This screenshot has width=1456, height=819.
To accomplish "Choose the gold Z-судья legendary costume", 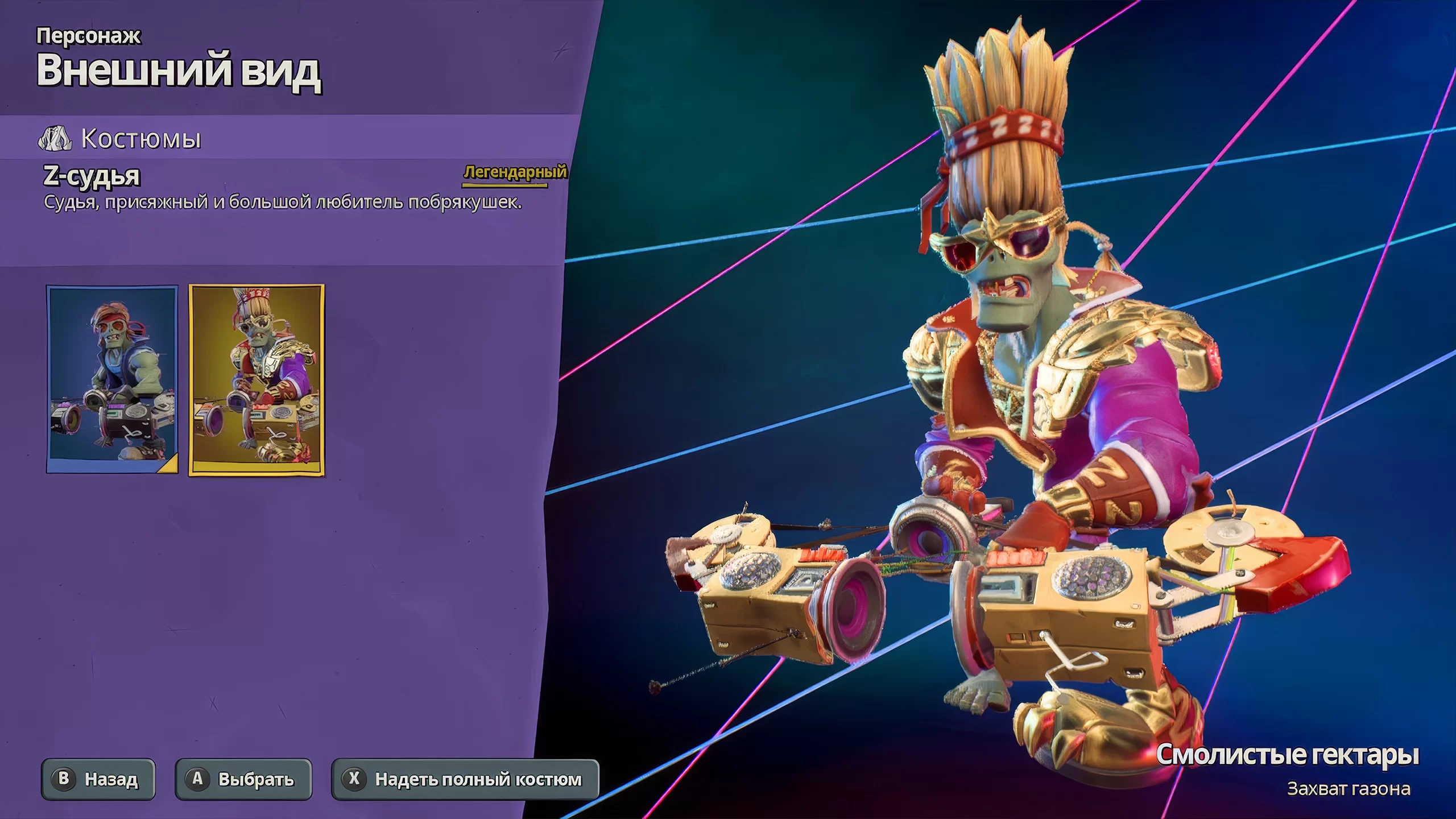I will 257,379.
